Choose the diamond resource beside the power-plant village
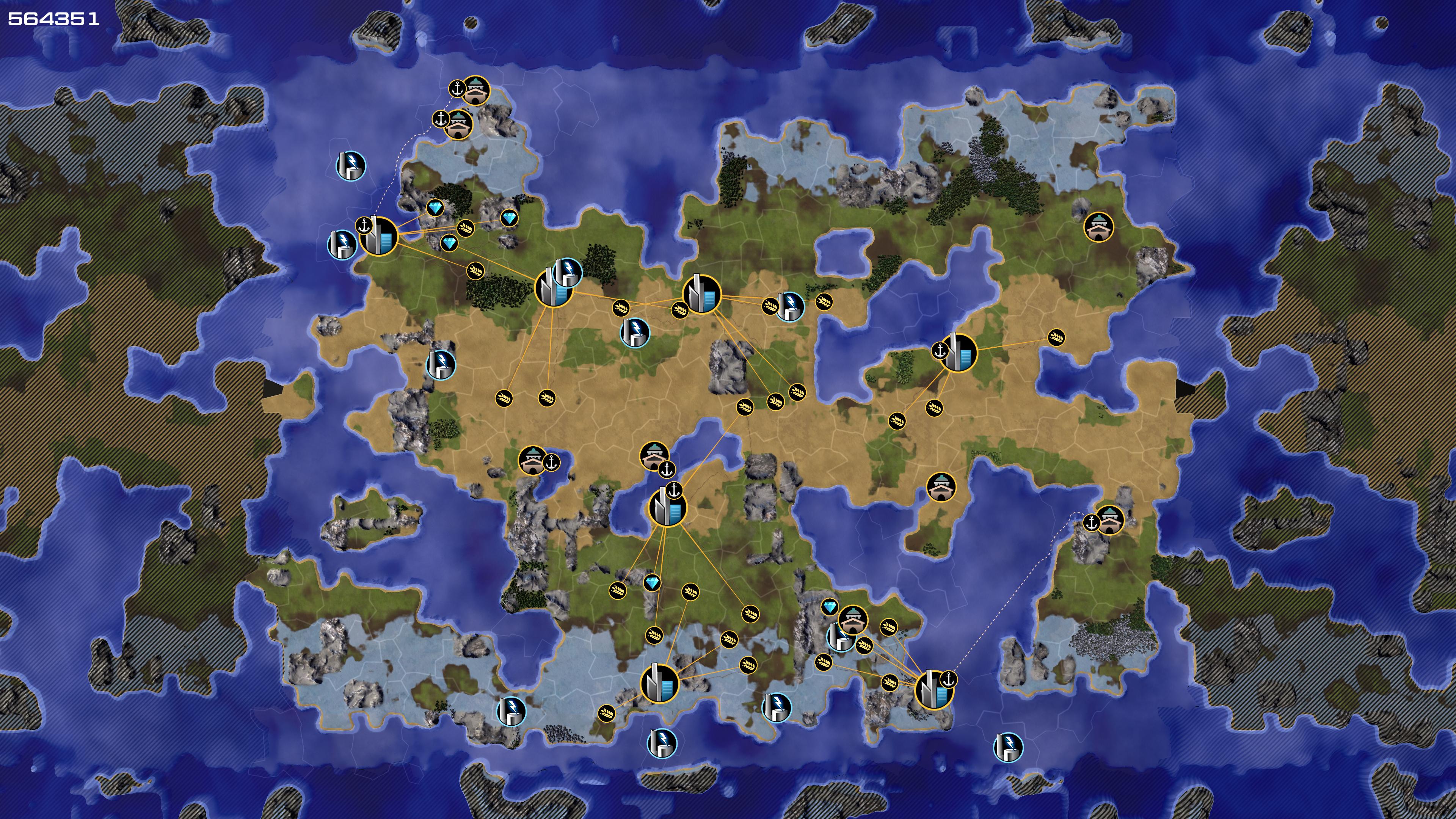 pyautogui.click(x=829, y=607)
